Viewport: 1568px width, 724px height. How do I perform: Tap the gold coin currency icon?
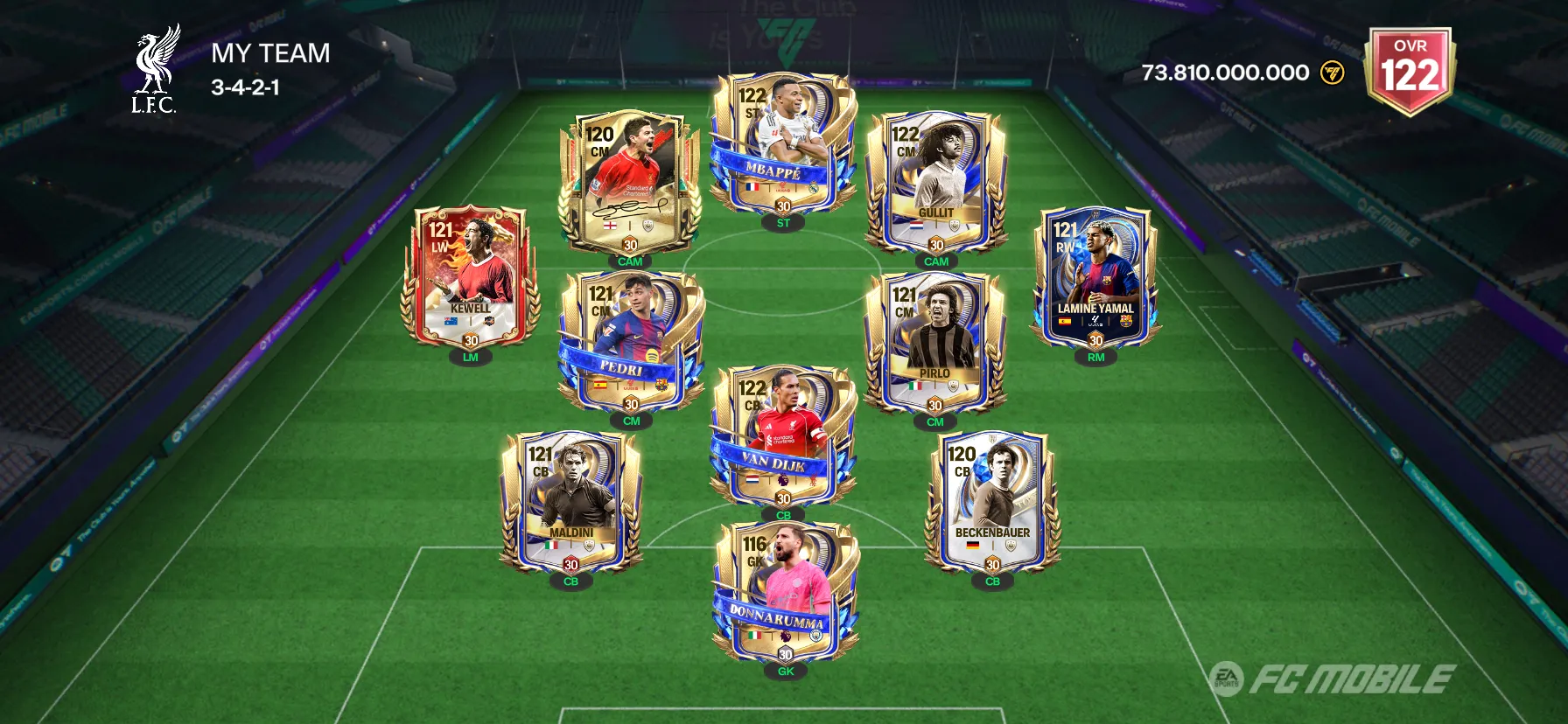(1332, 73)
